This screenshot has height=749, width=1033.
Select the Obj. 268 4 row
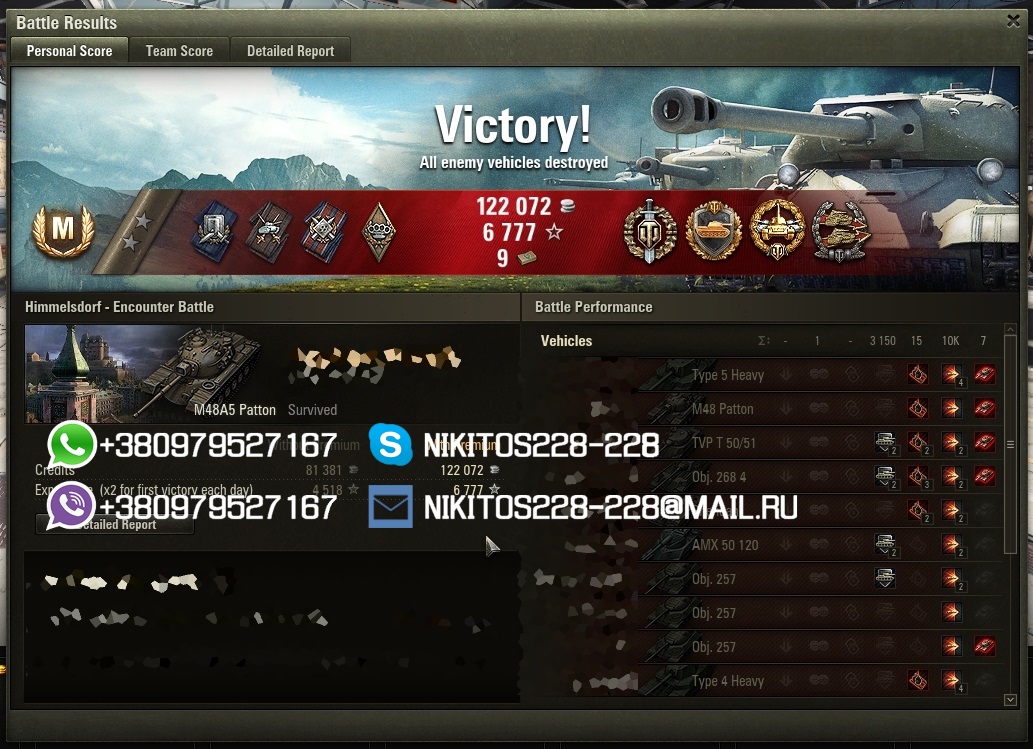[x=718, y=477]
